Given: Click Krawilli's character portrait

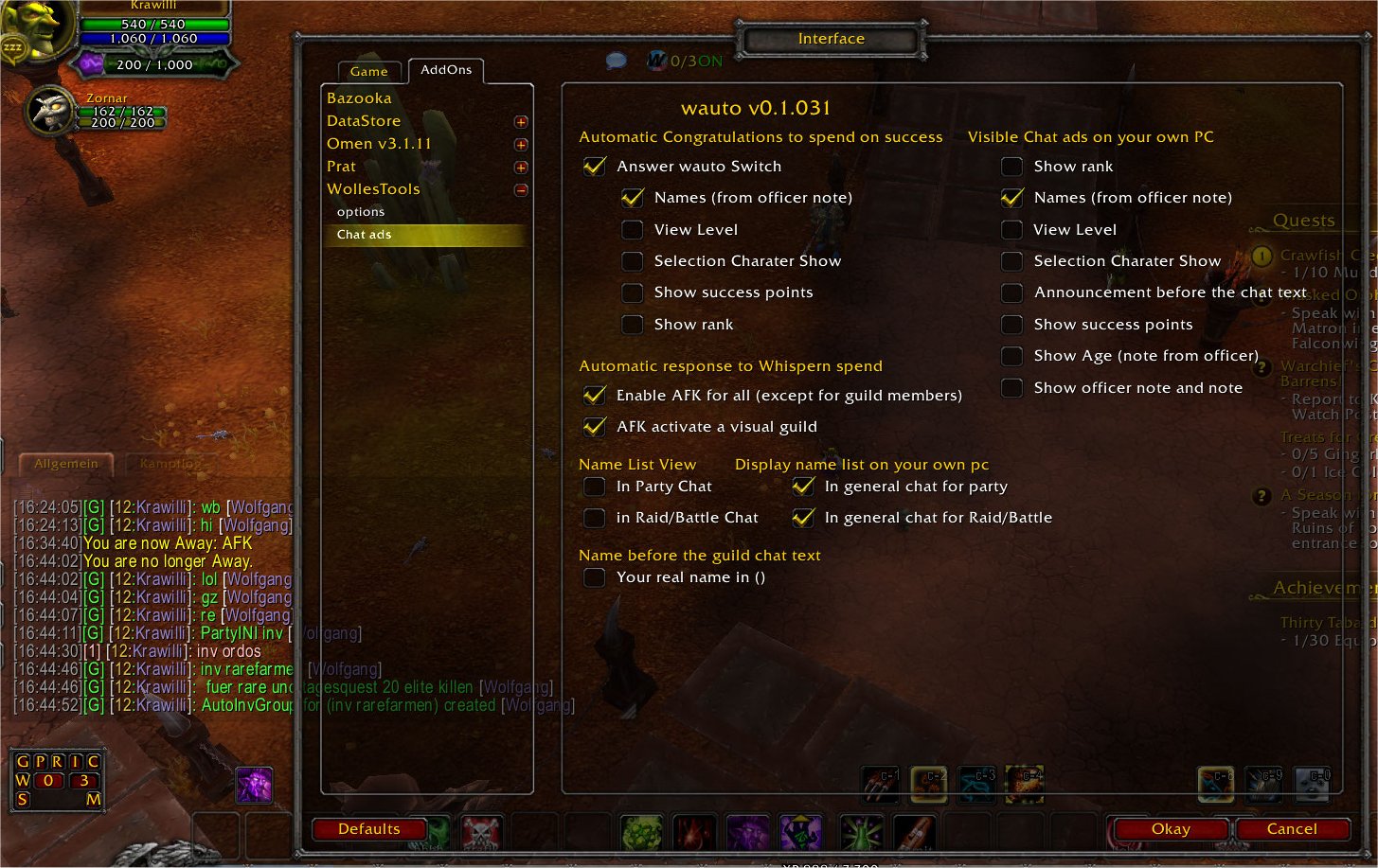Looking at the screenshot, I should [x=38, y=28].
